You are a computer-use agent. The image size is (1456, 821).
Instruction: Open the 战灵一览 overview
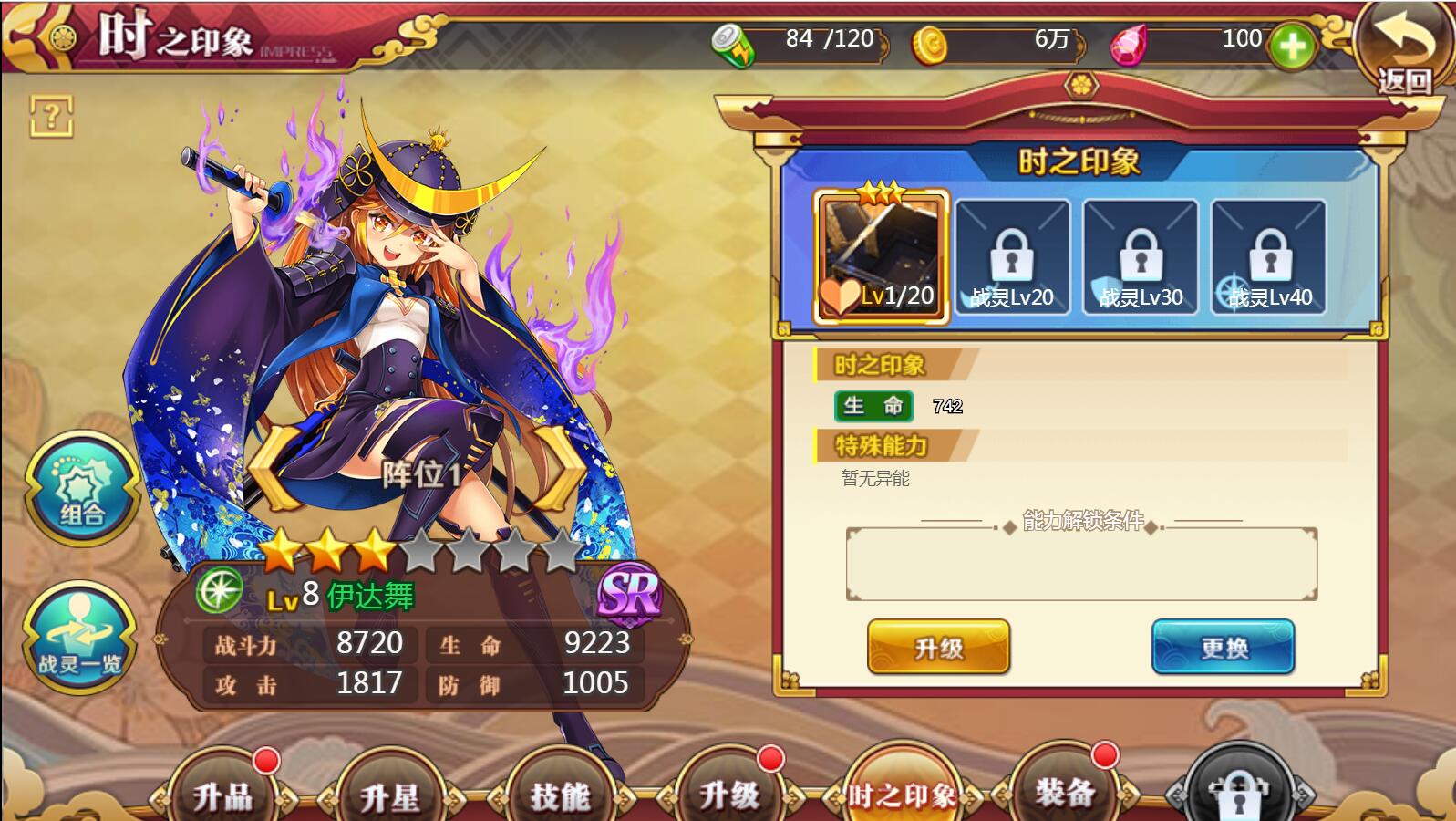tap(79, 638)
